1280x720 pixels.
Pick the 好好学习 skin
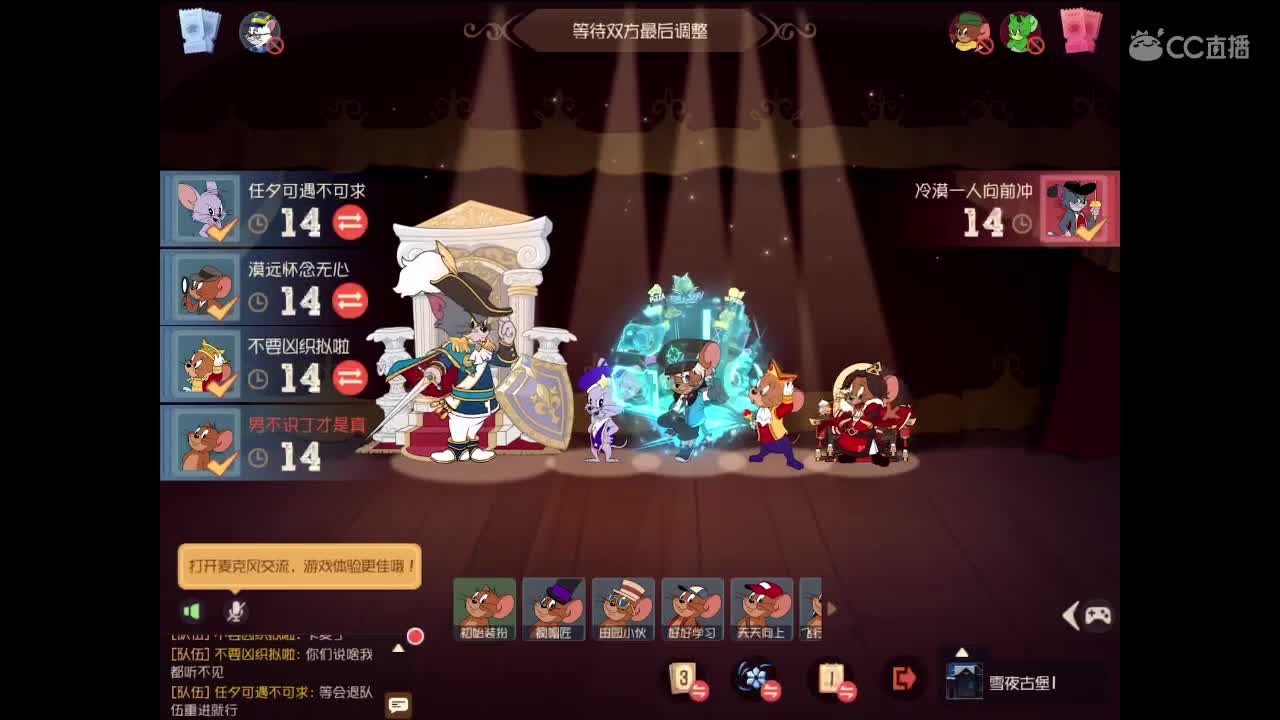(x=692, y=608)
